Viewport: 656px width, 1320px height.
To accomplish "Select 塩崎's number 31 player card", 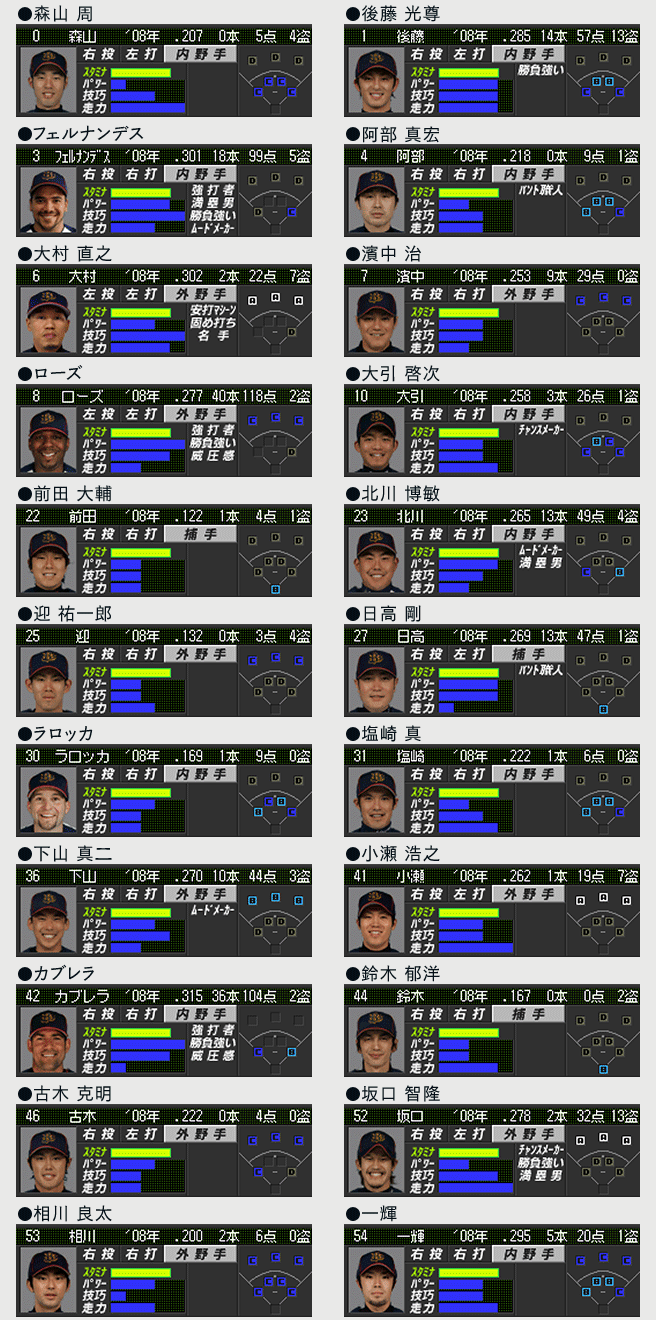I will pos(492,791).
